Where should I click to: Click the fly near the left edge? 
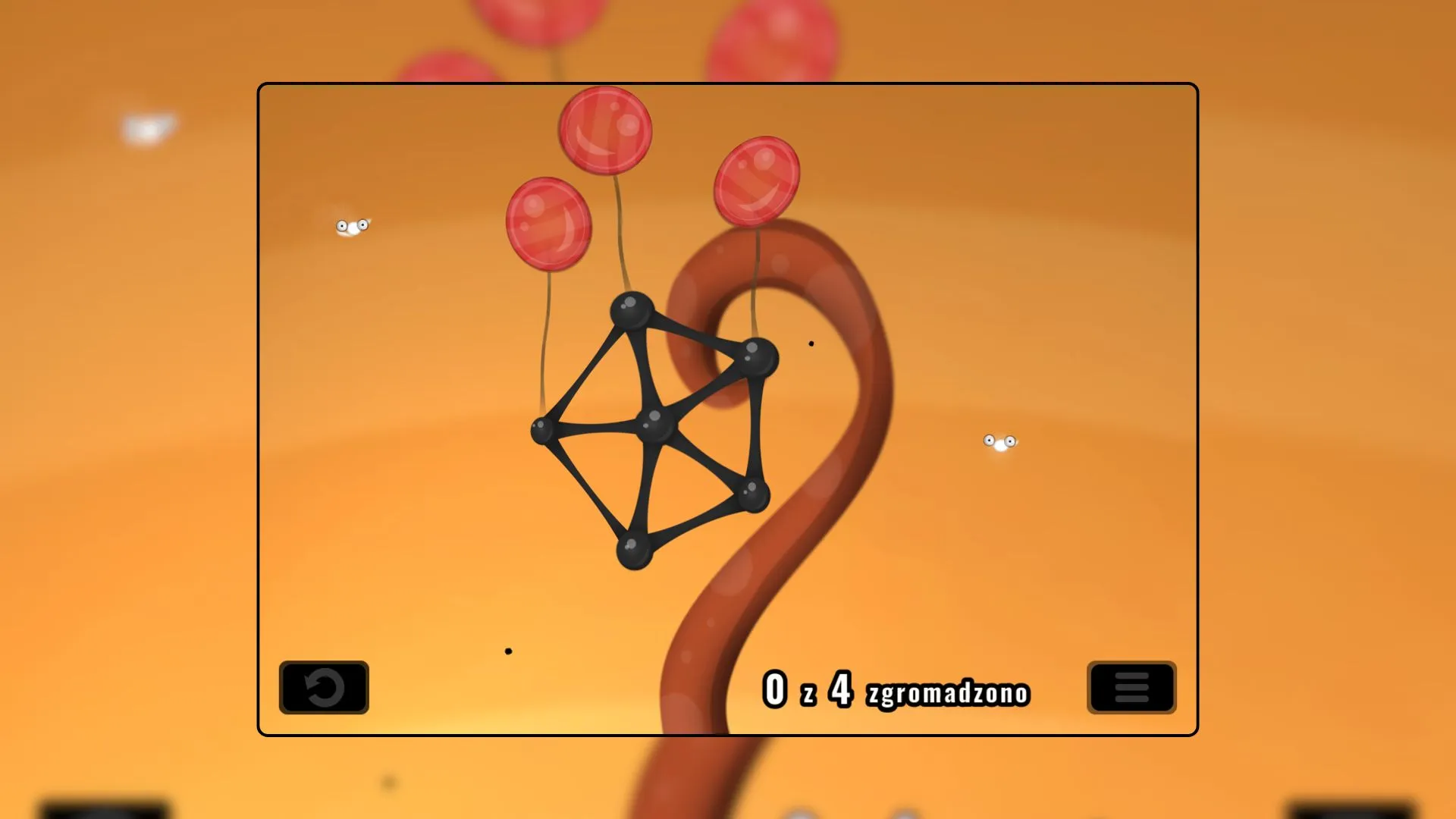tap(353, 225)
